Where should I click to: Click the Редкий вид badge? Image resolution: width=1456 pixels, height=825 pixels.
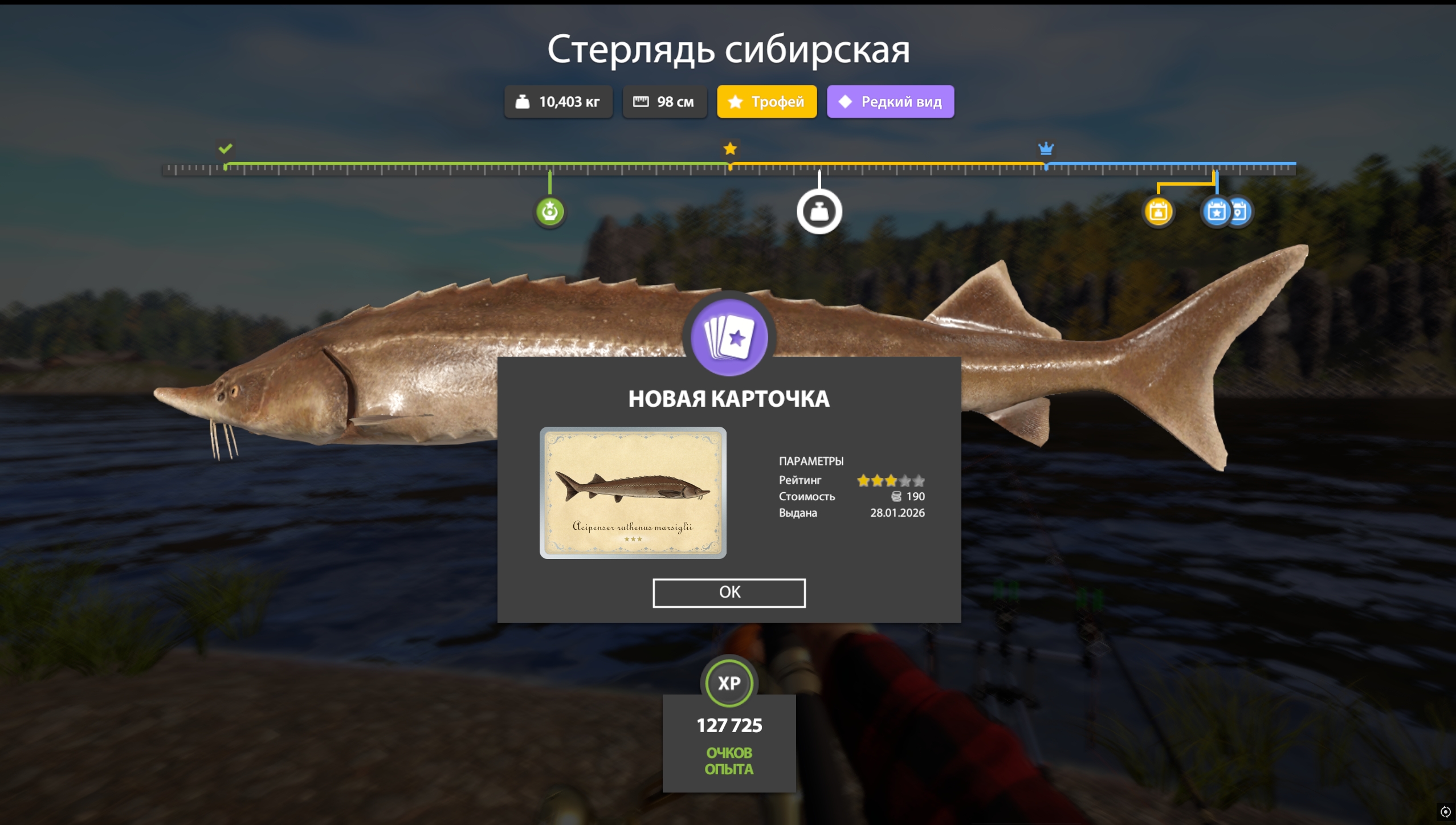(x=890, y=101)
